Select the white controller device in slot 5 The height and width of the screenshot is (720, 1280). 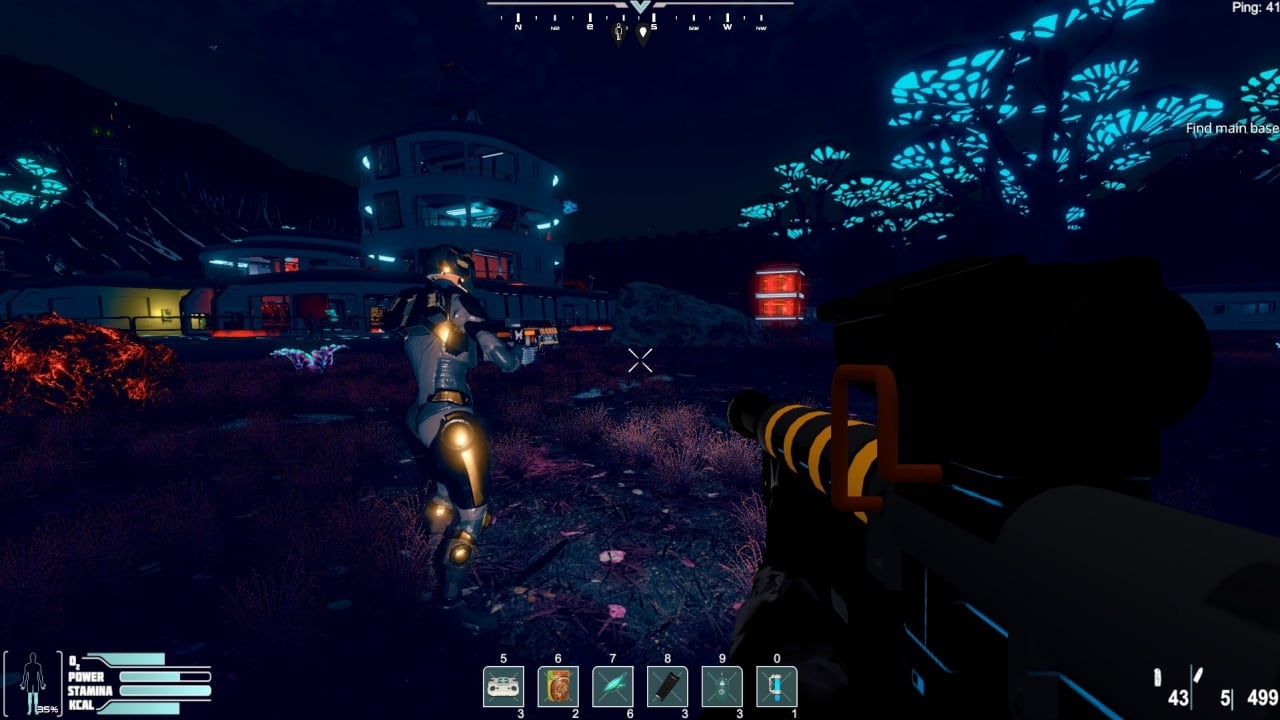503,687
